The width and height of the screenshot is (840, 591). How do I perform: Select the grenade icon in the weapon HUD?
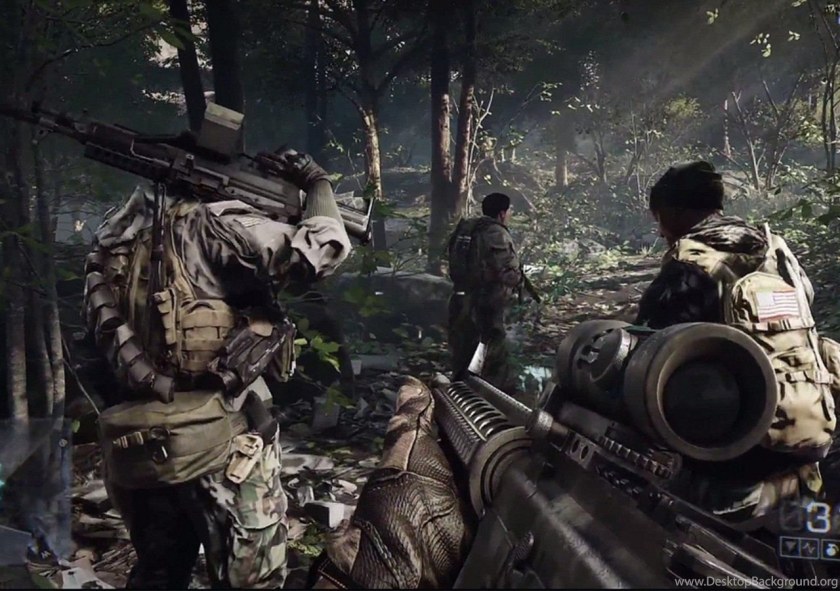pyautogui.click(x=831, y=549)
